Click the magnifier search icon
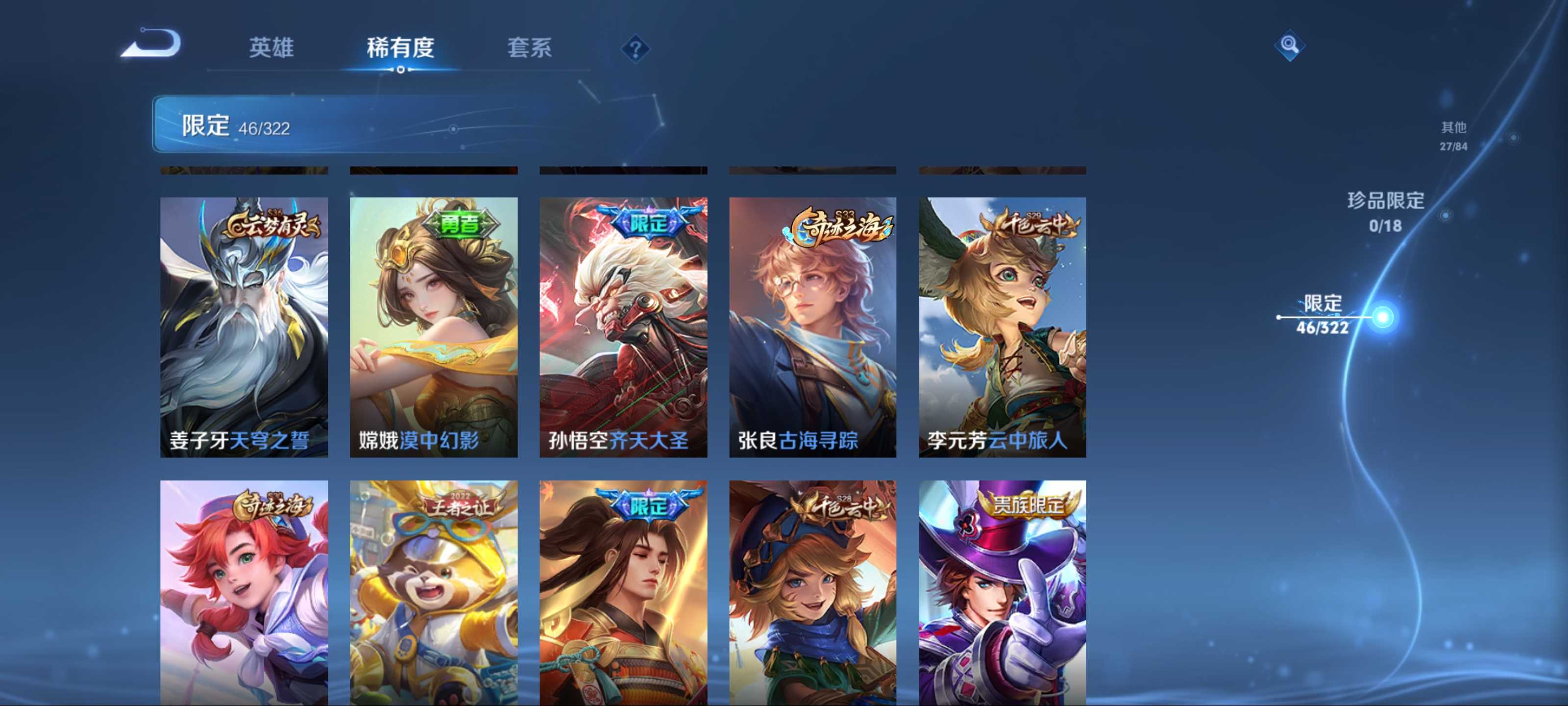The width and height of the screenshot is (1568, 706). click(x=1289, y=45)
